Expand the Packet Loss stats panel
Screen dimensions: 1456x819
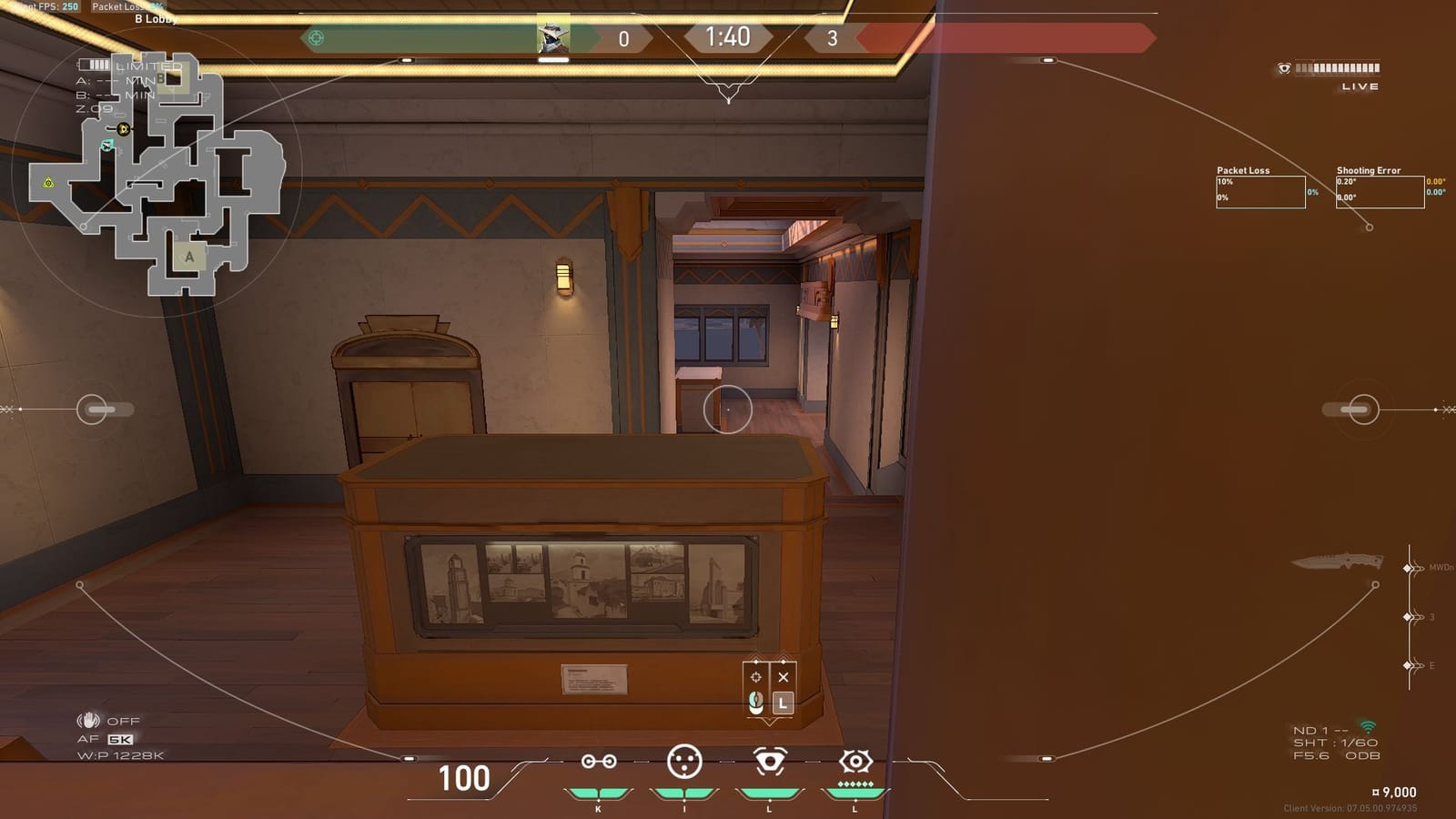pos(1260,189)
